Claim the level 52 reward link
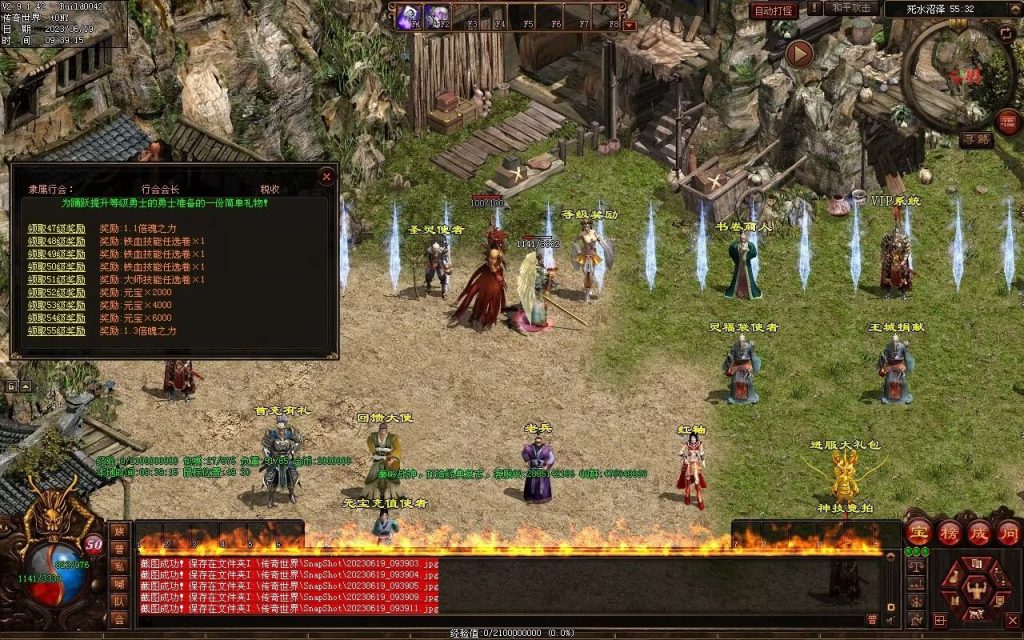Screen dimensions: 1024x640 click(x=56, y=292)
